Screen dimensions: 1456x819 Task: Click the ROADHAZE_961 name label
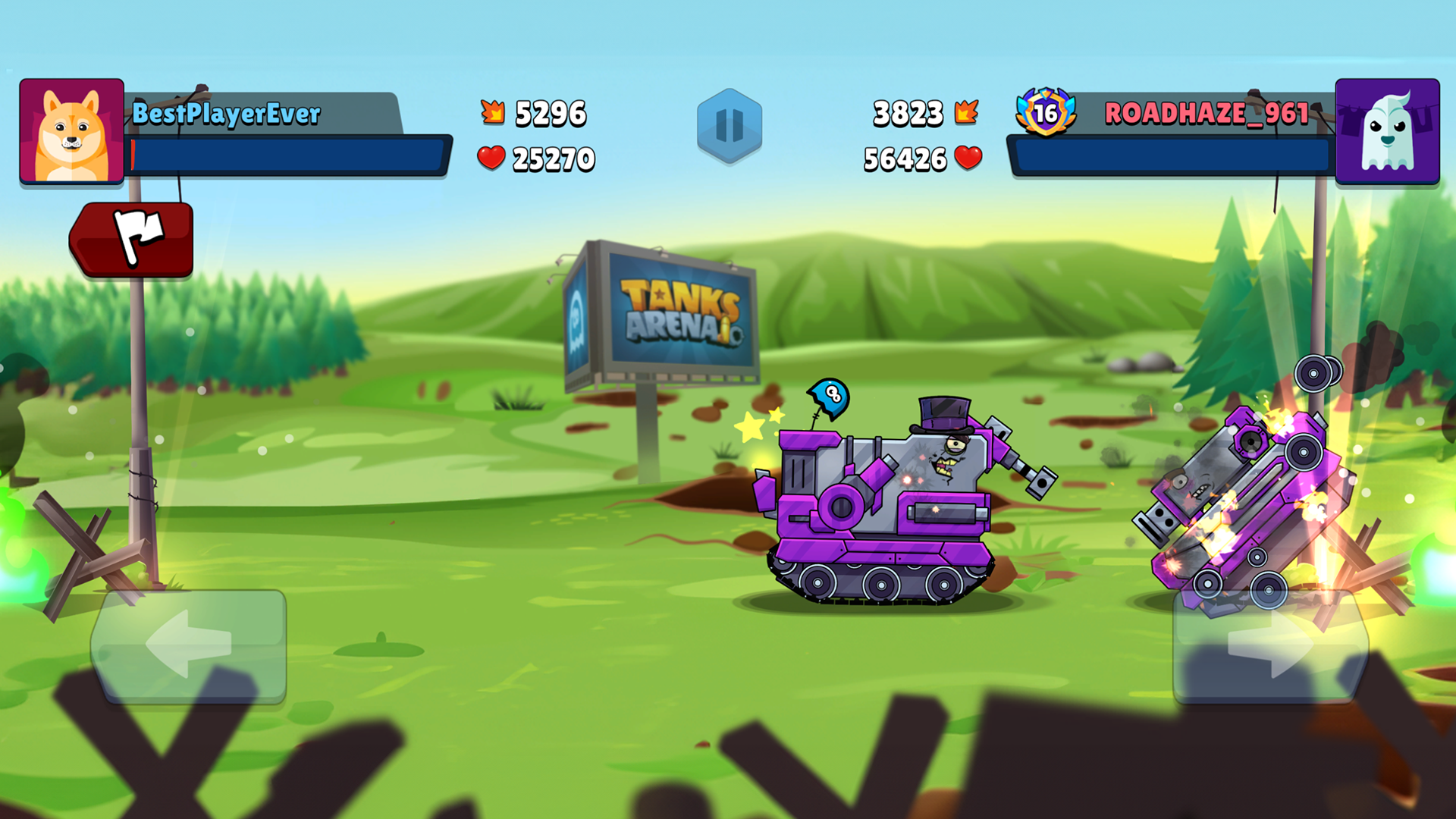[1206, 114]
